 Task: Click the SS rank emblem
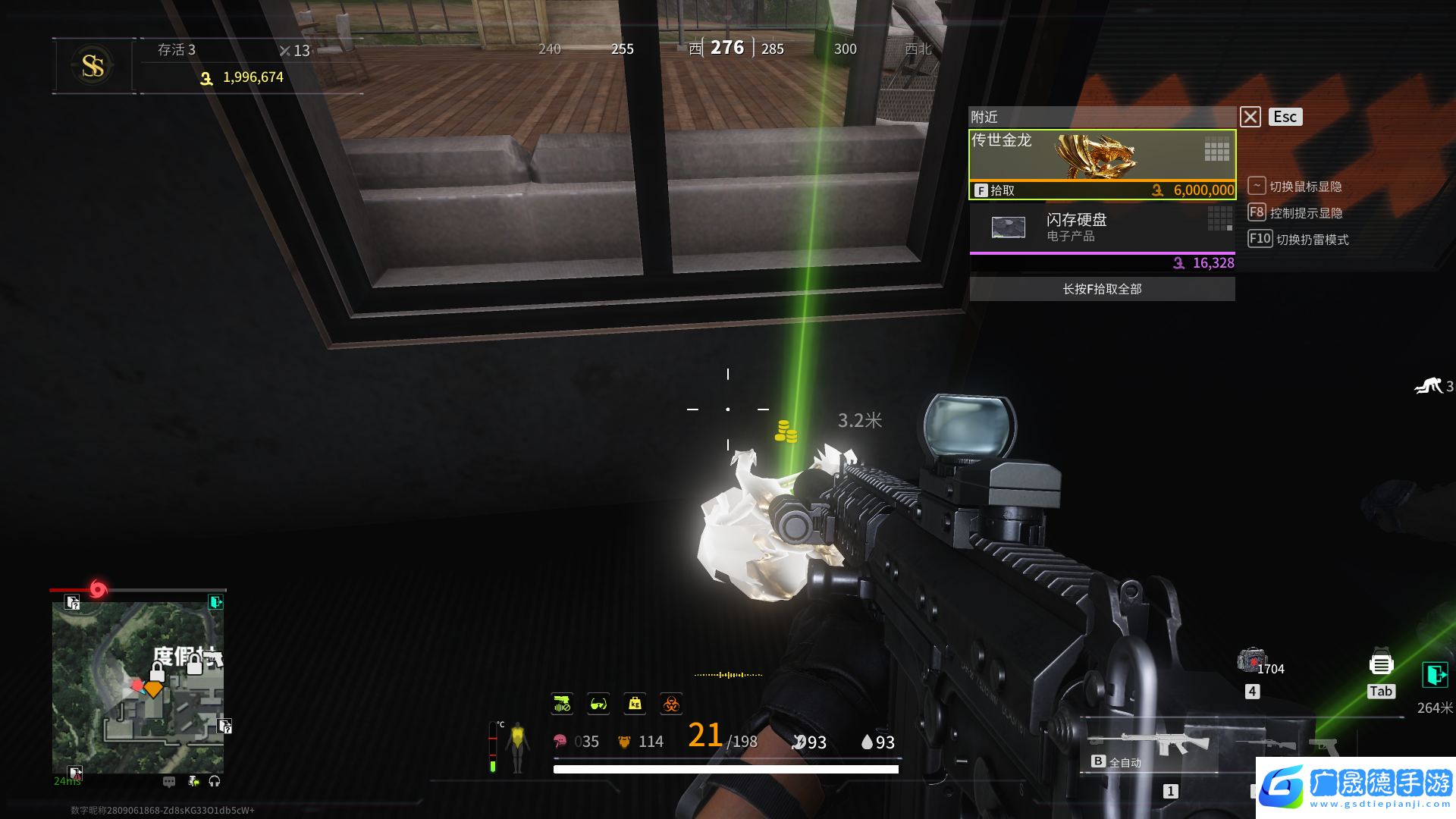(93, 66)
